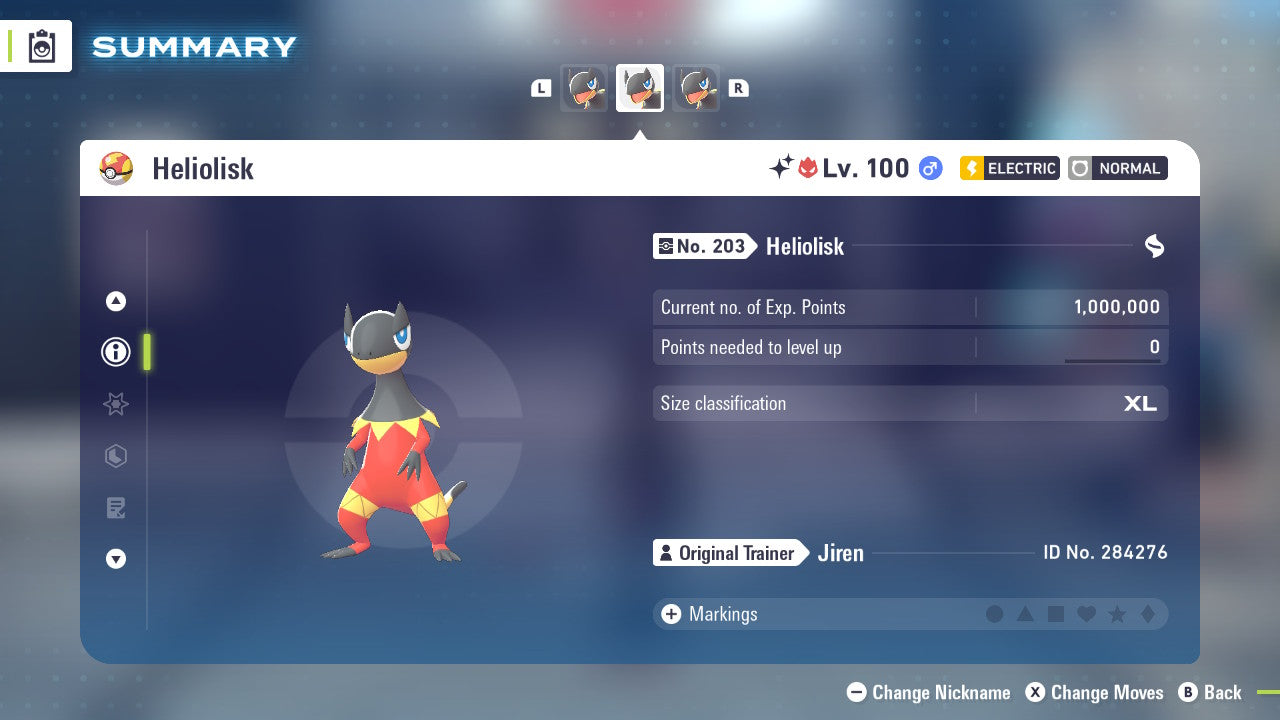Select the male gender symbol
Screen dimensions: 1280x720
pos(930,168)
